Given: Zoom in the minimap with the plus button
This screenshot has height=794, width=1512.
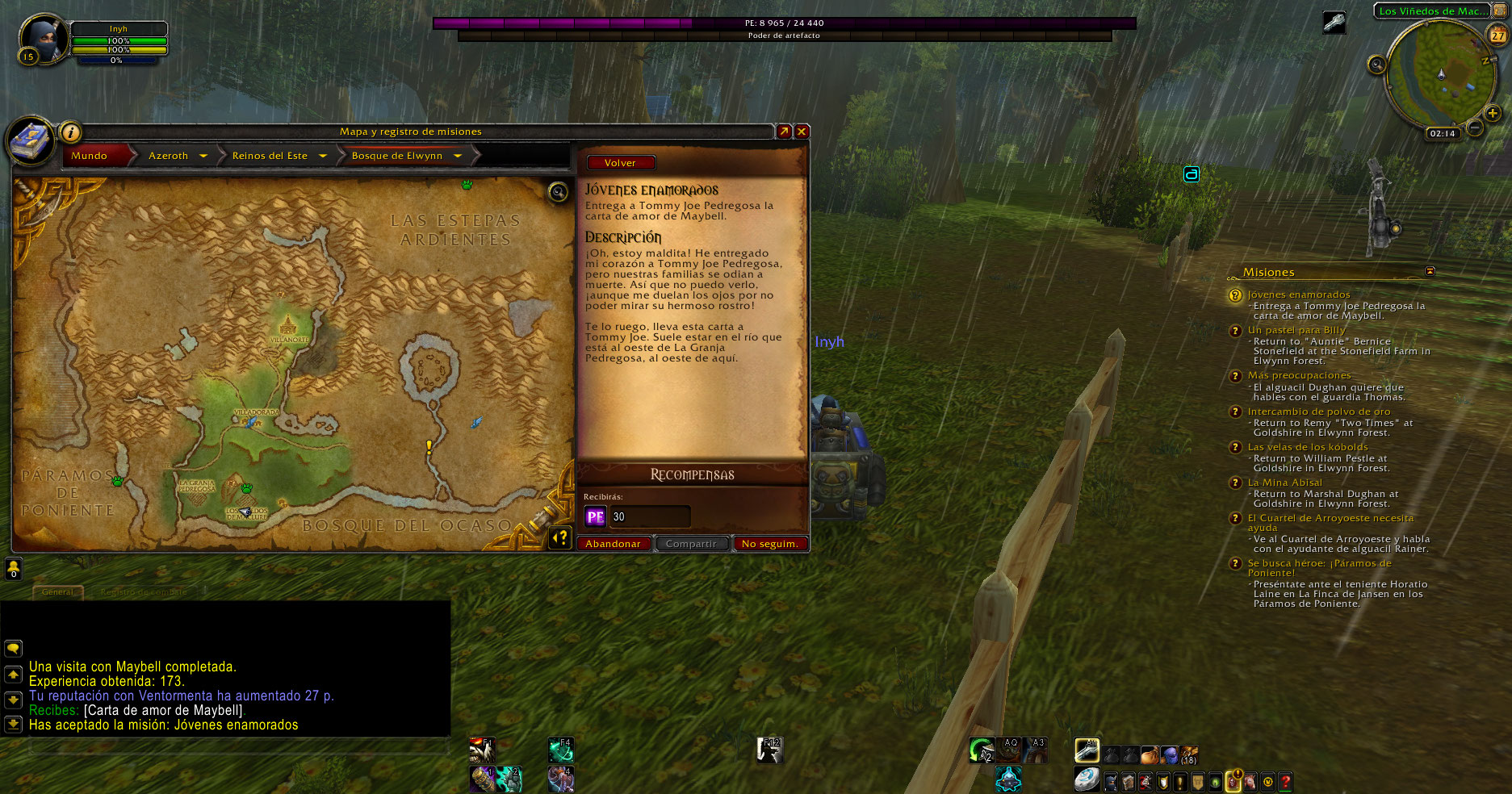Looking at the screenshot, I should click(1492, 113).
